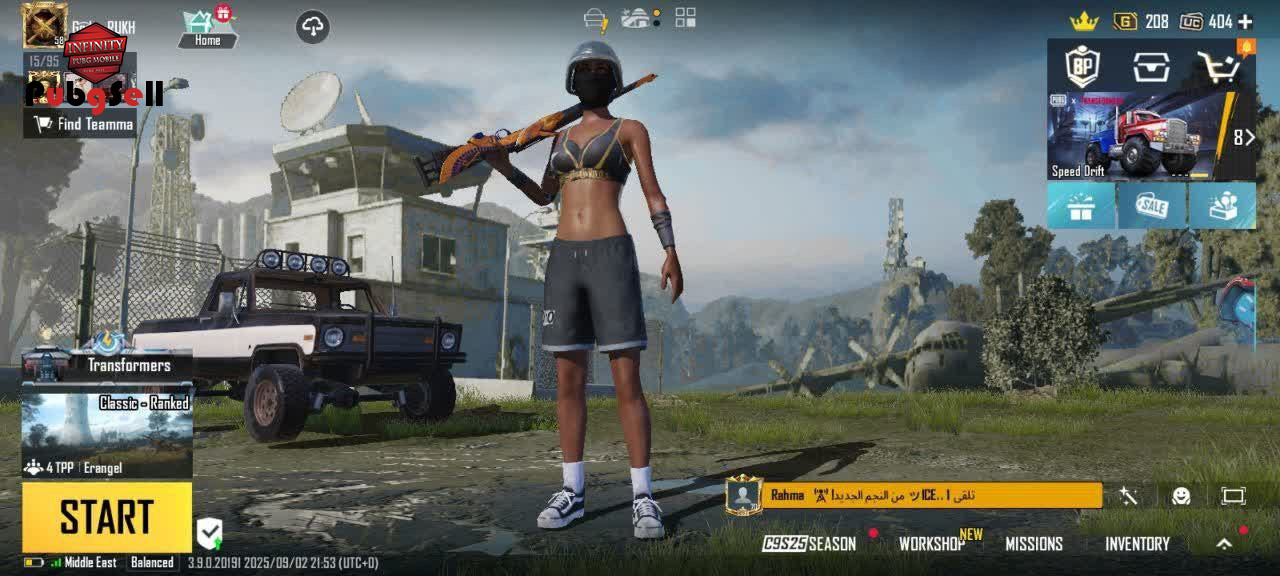Go to the Home building icon
Viewport: 1280px width, 576px height.
tap(207, 27)
